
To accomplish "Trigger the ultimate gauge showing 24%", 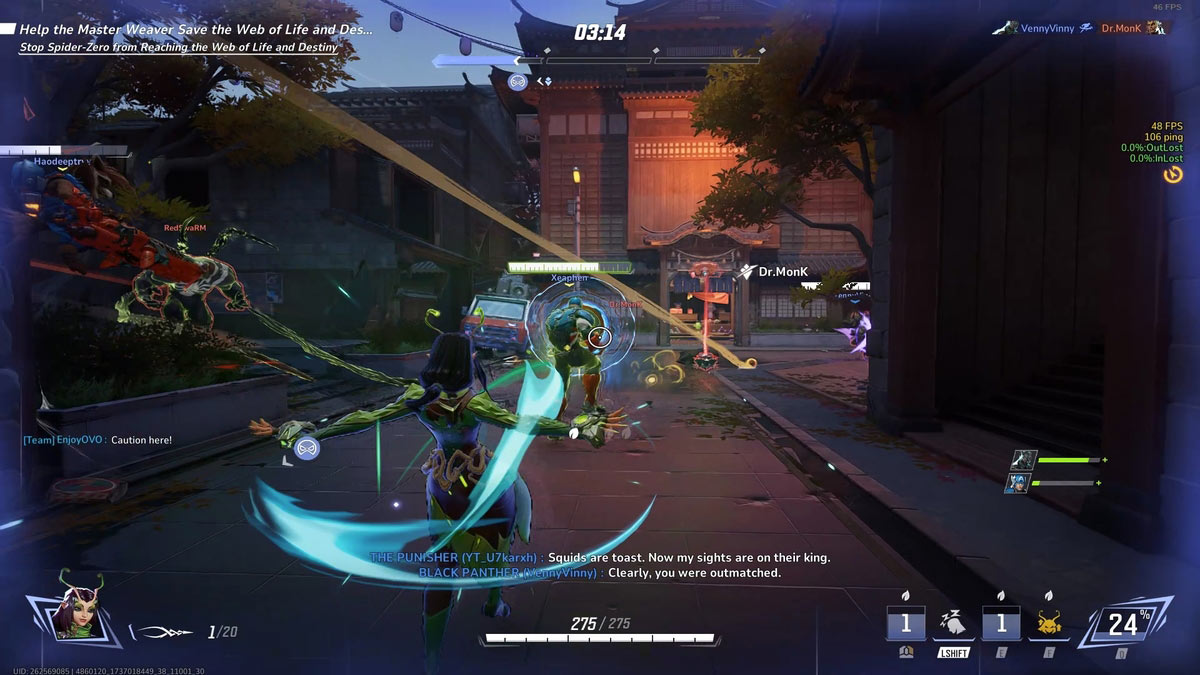I will [x=1123, y=625].
